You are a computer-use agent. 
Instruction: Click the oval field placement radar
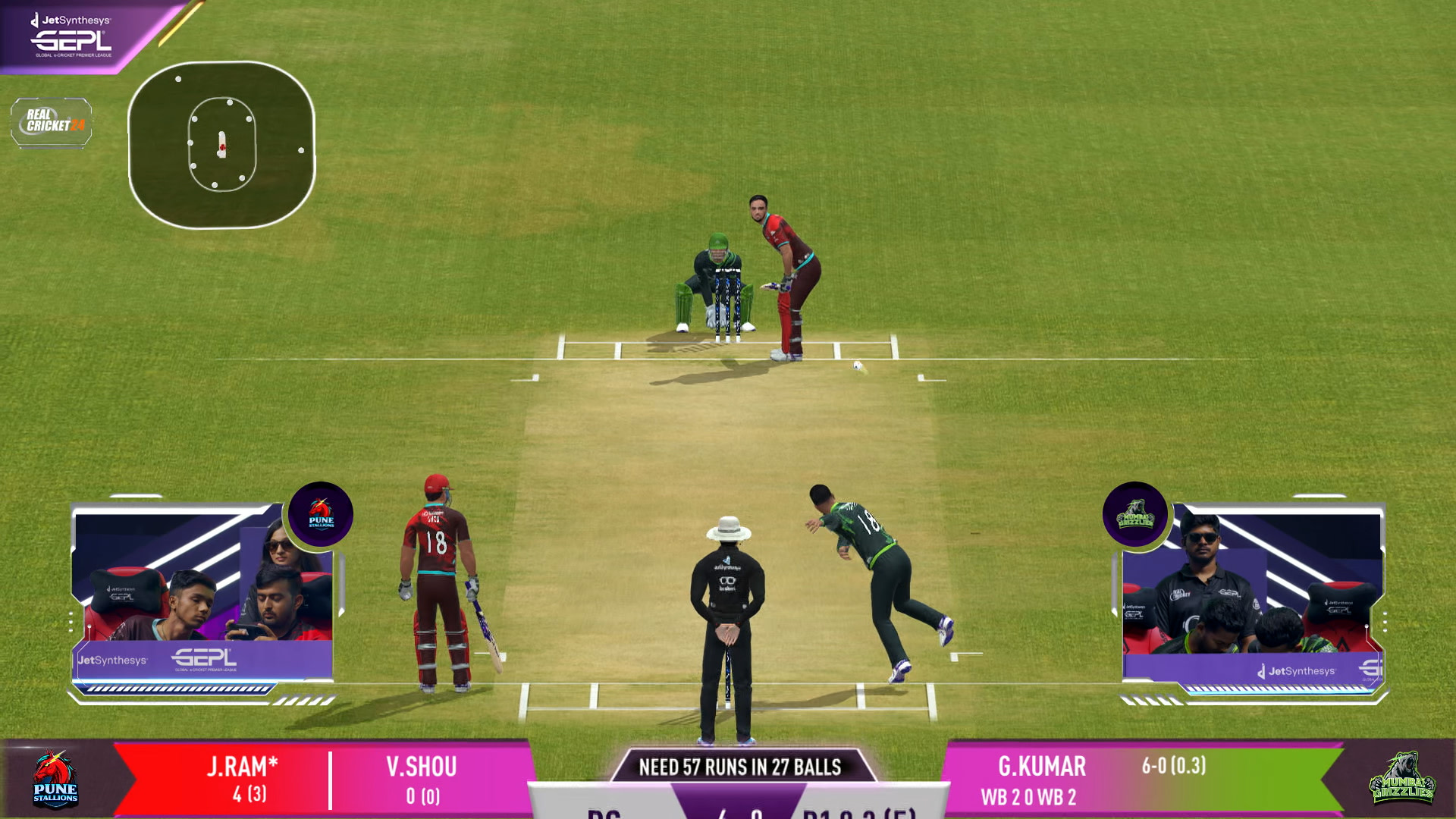[221, 145]
